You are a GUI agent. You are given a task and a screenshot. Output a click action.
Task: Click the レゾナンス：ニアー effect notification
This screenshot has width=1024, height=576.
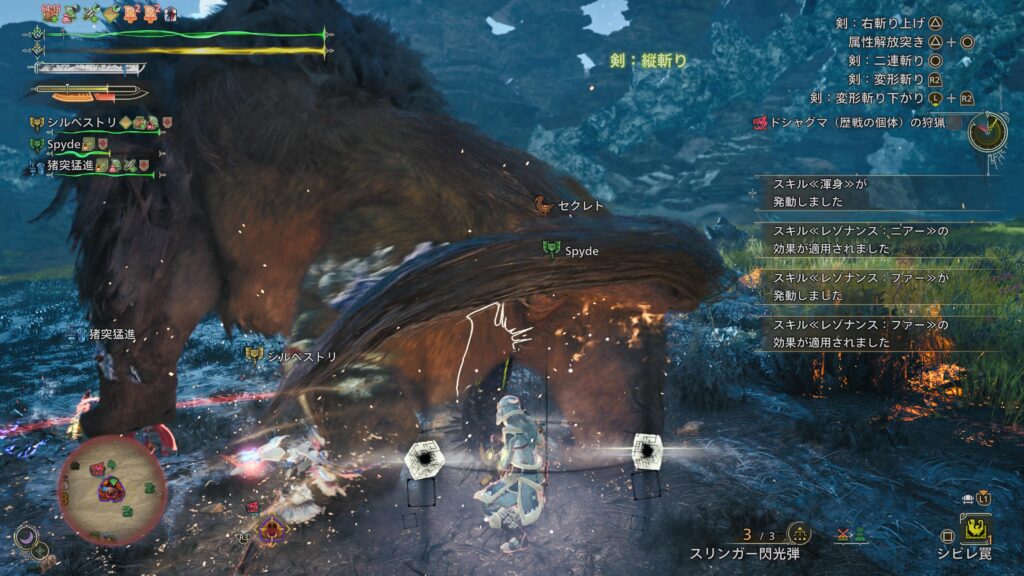click(x=860, y=239)
